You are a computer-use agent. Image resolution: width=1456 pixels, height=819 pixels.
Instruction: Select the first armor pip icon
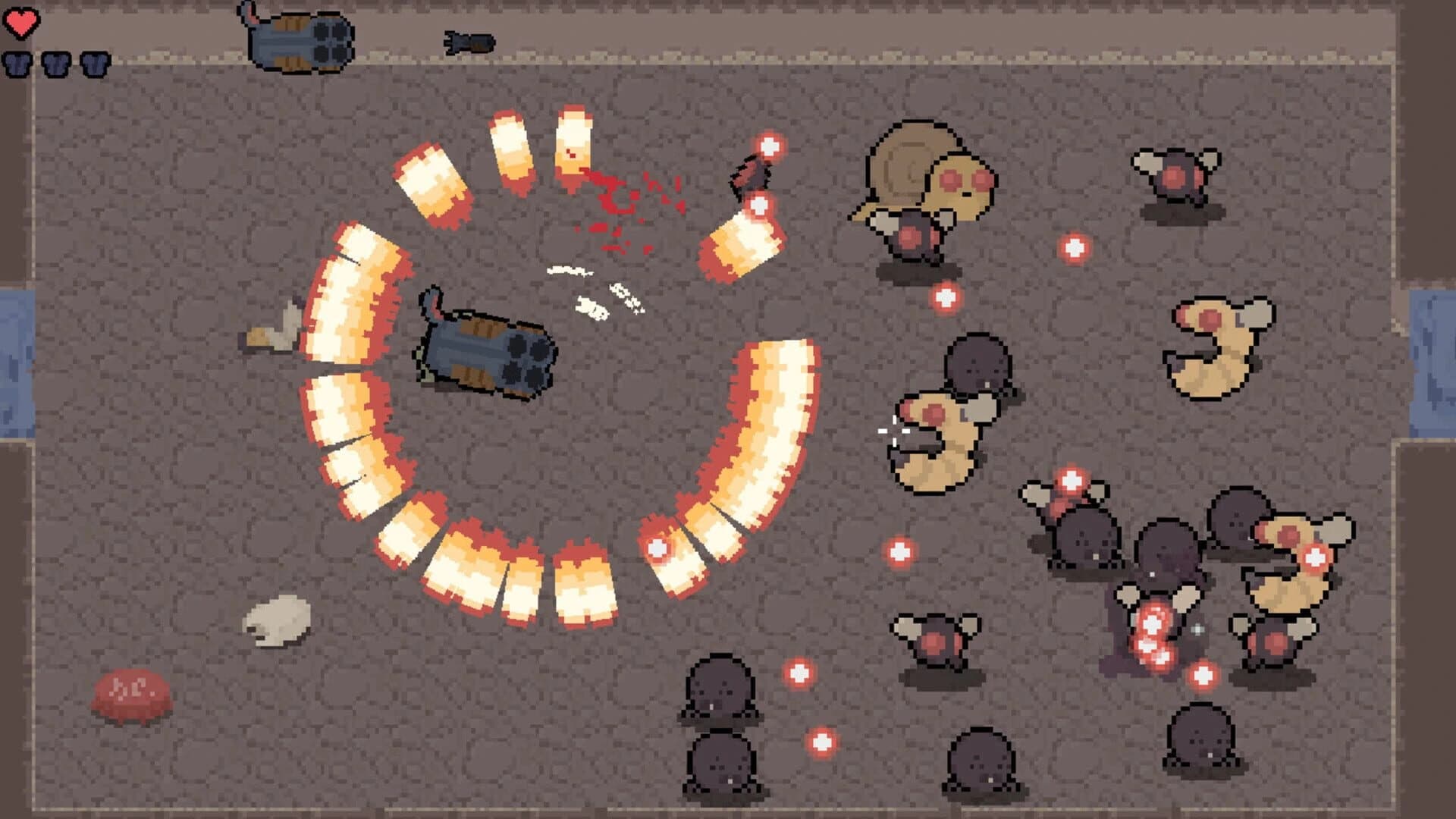(x=17, y=64)
